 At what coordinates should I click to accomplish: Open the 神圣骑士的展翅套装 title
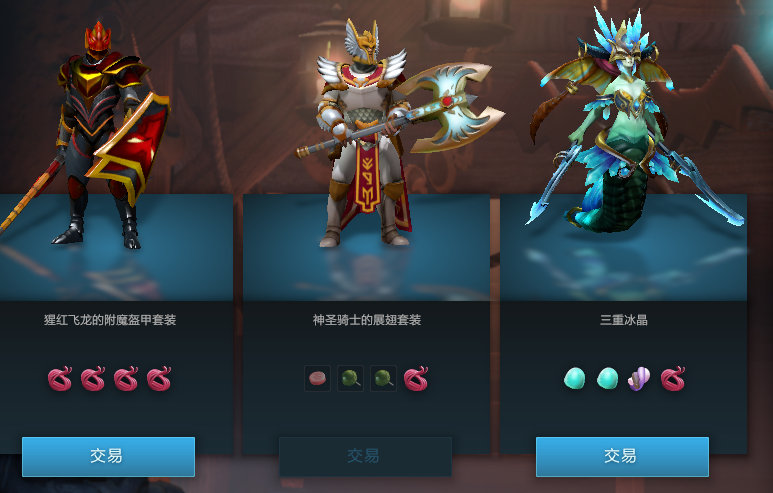[x=367, y=321]
